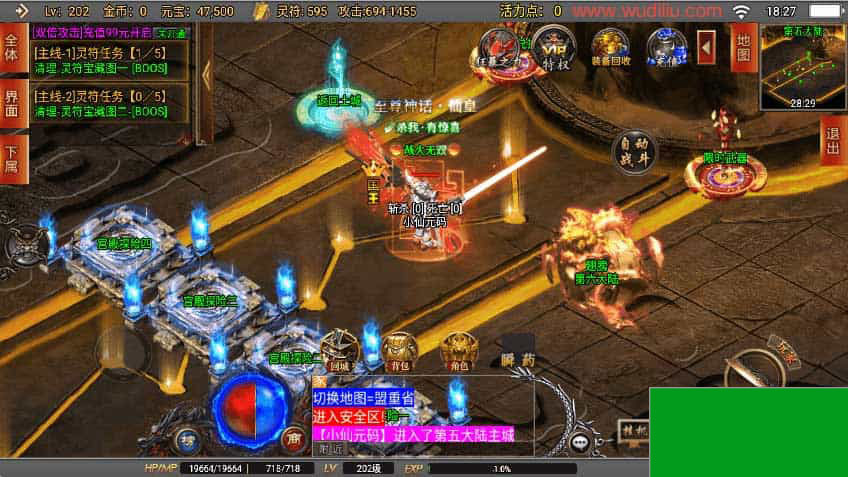This screenshot has height=477, width=848.
Task: Open the 角色 character icon
Action: (459, 350)
